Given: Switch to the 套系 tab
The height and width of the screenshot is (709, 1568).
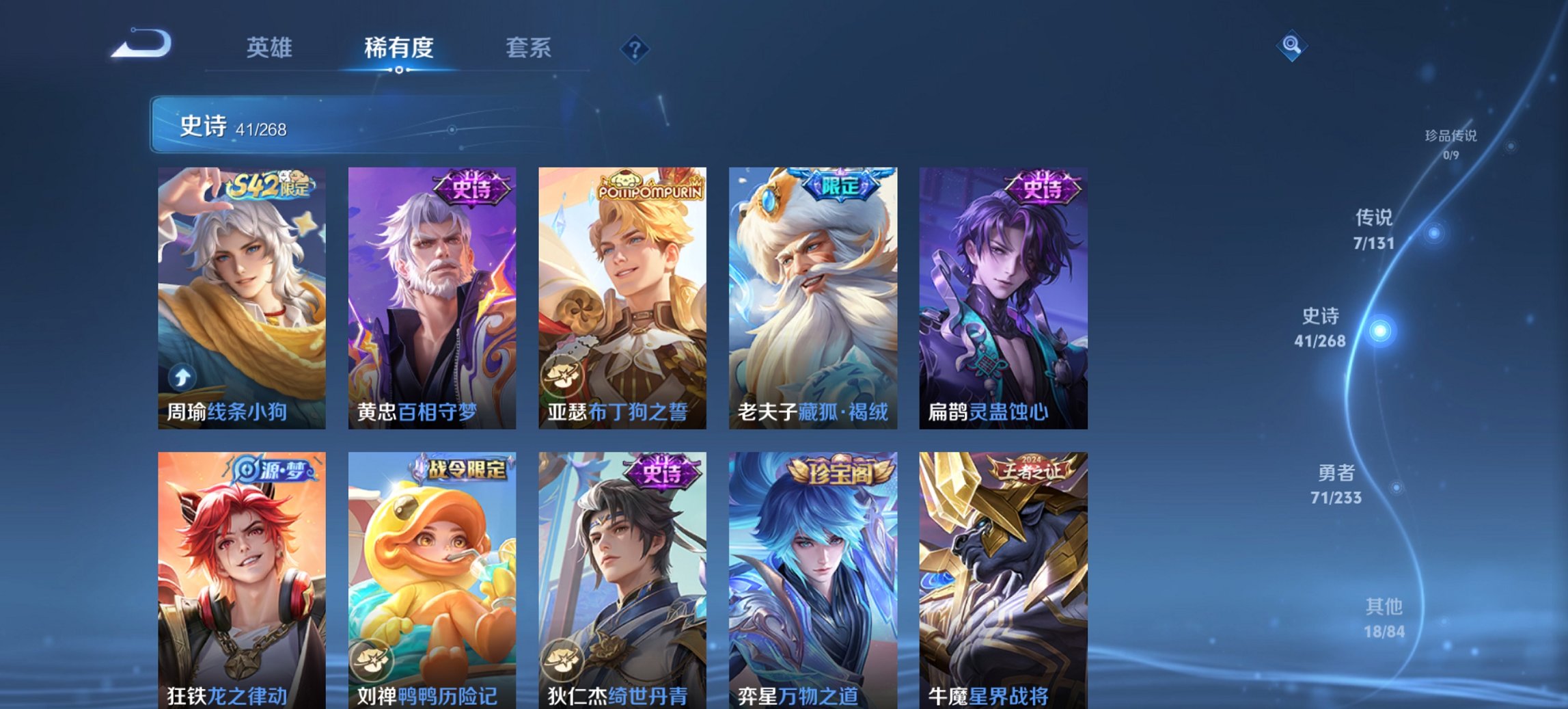Looking at the screenshot, I should (529, 47).
